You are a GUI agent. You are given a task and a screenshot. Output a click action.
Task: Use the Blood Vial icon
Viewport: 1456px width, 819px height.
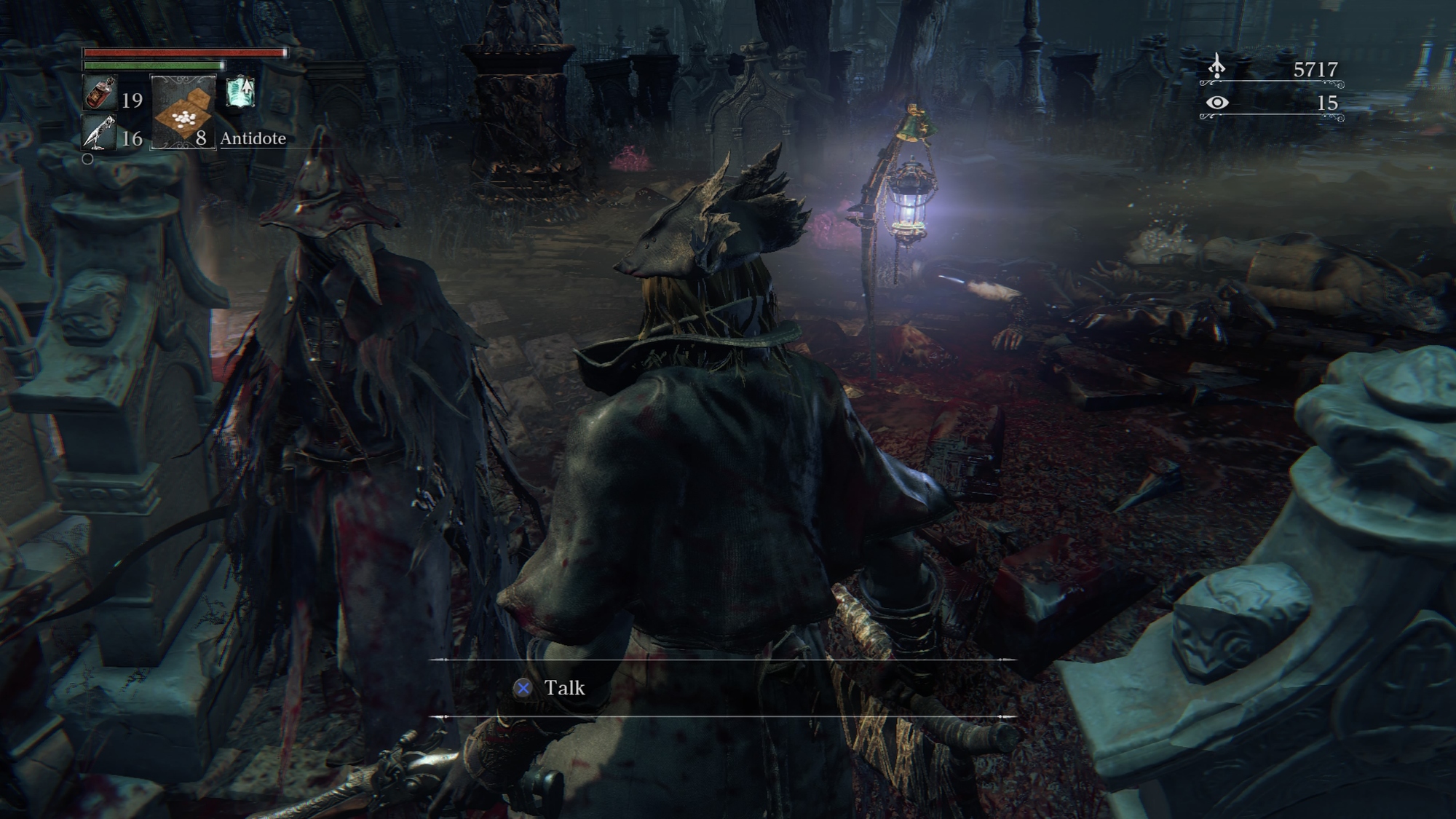tap(100, 94)
